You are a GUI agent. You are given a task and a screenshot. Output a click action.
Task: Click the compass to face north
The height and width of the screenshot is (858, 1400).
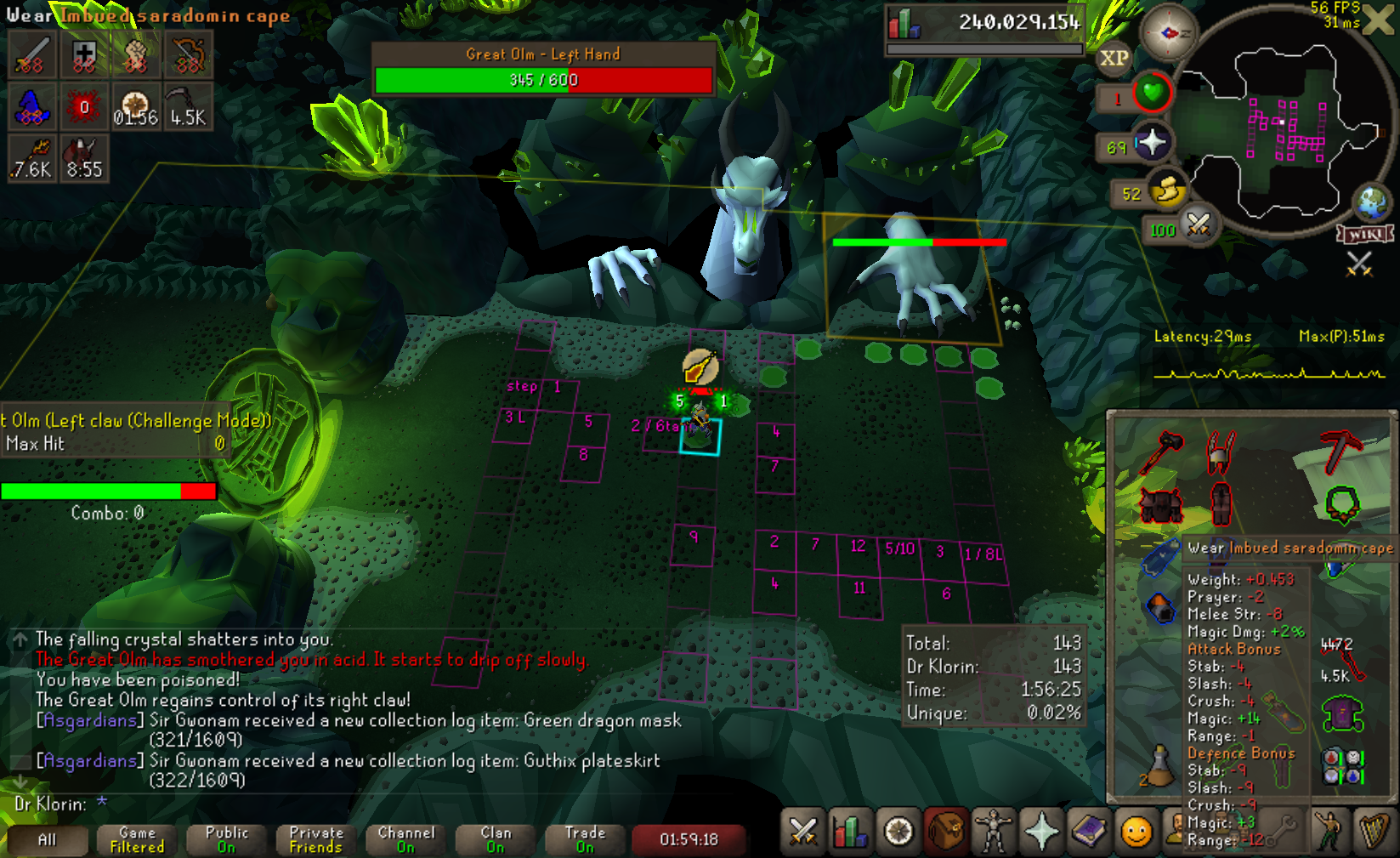click(1168, 33)
